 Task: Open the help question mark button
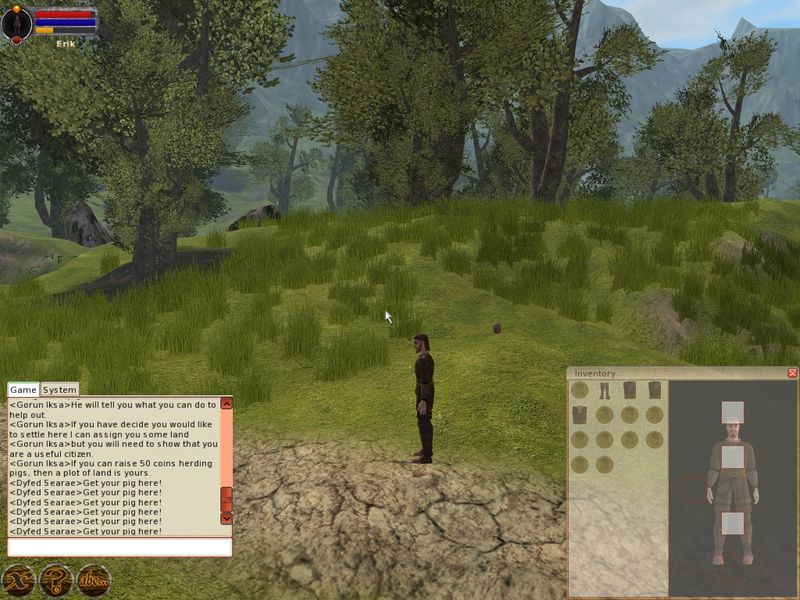(x=55, y=579)
